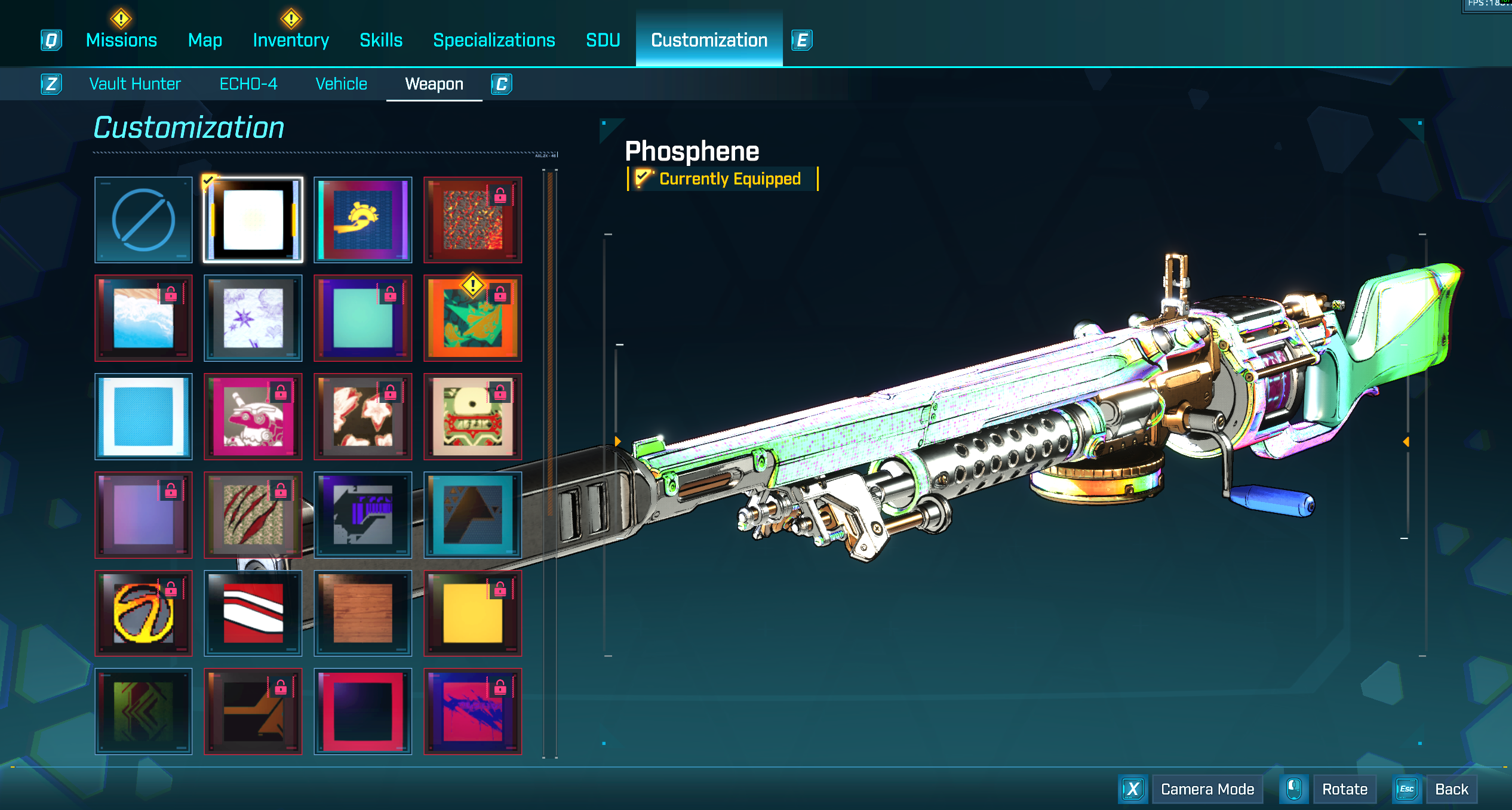The image size is (1512, 810).
Task: Pick the red and white striped skin
Action: click(x=253, y=613)
